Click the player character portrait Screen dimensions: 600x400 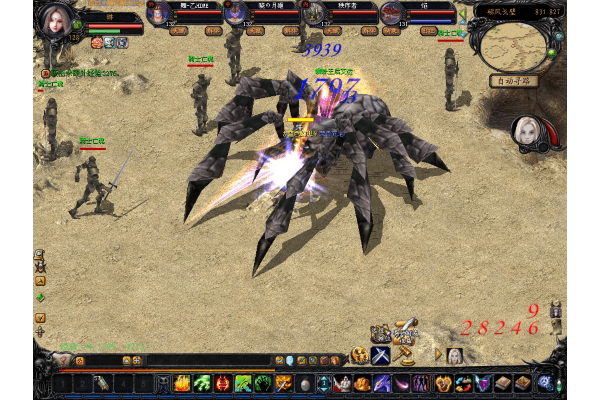coord(55,22)
